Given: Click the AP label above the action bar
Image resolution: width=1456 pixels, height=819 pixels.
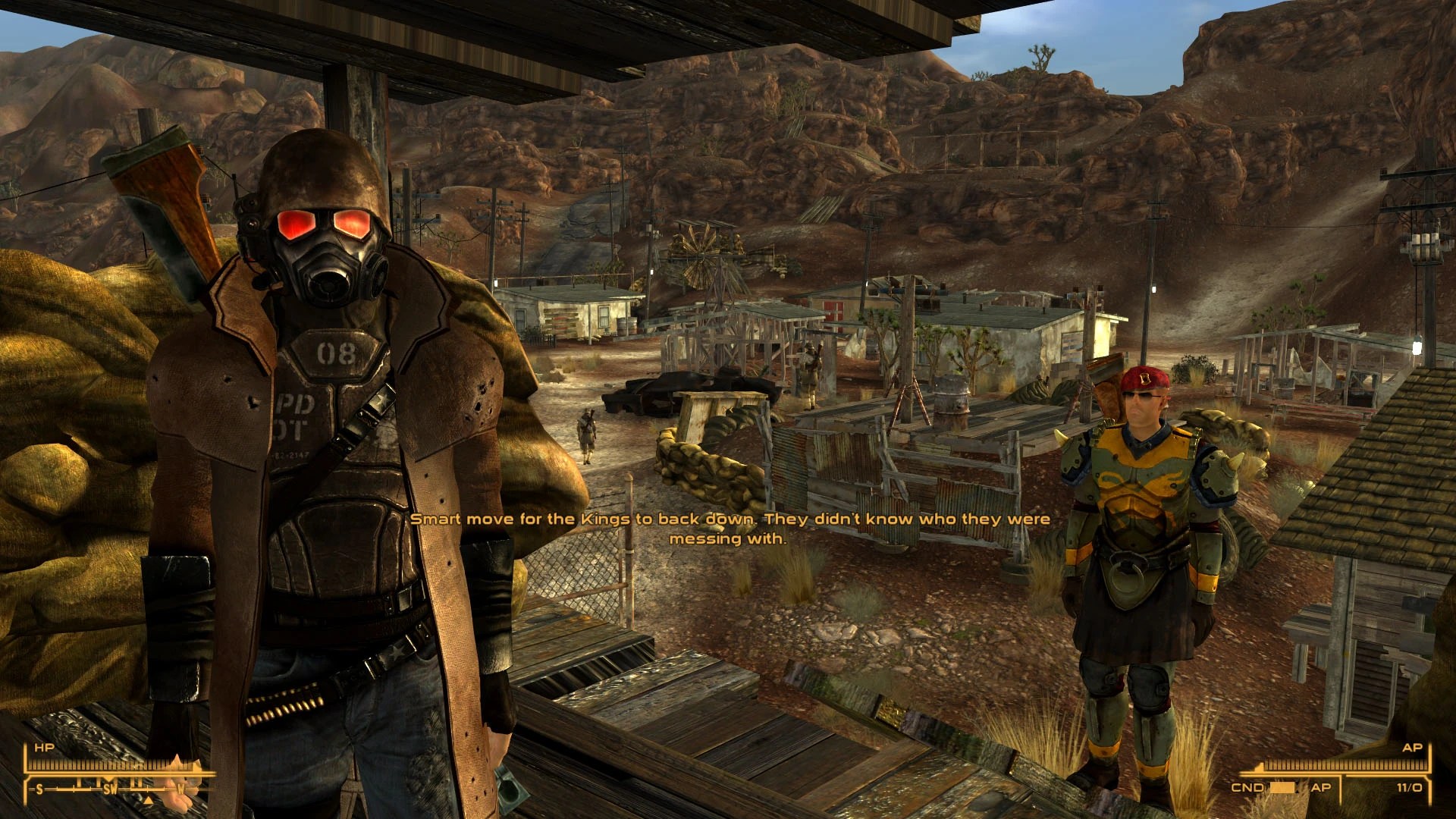Looking at the screenshot, I should pos(1414,748).
